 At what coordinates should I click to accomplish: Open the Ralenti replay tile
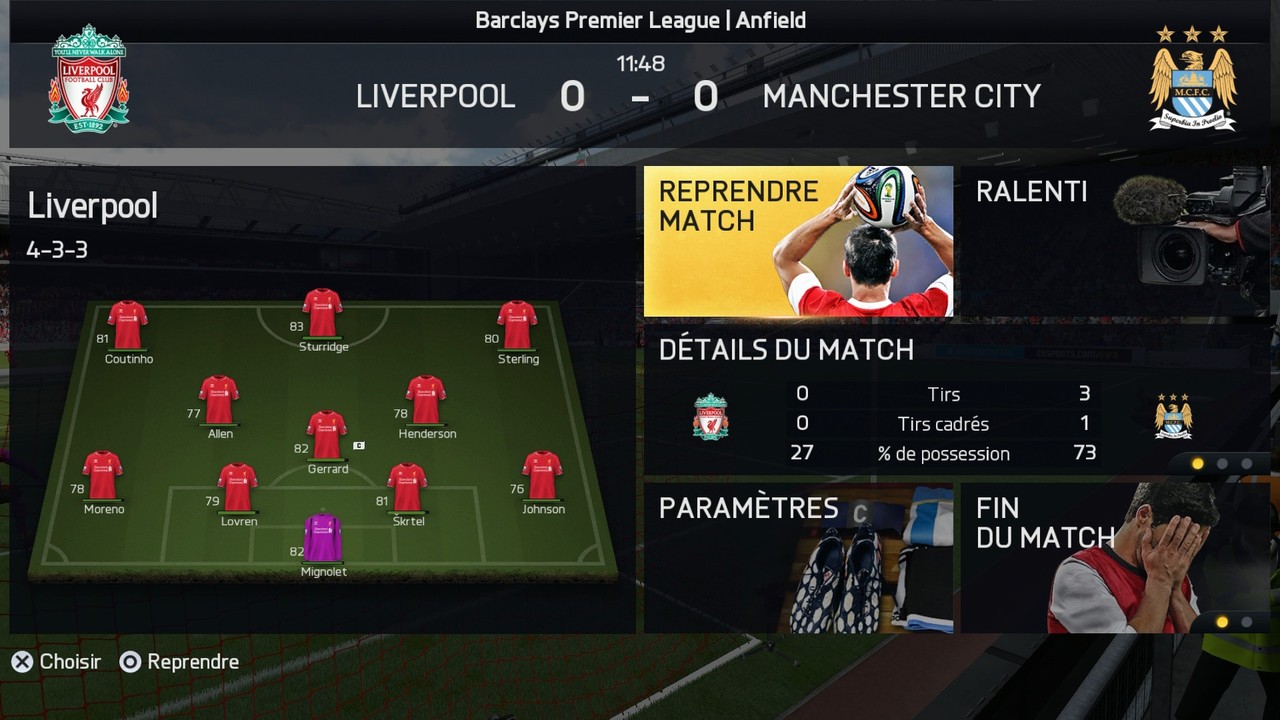click(x=1114, y=241)
